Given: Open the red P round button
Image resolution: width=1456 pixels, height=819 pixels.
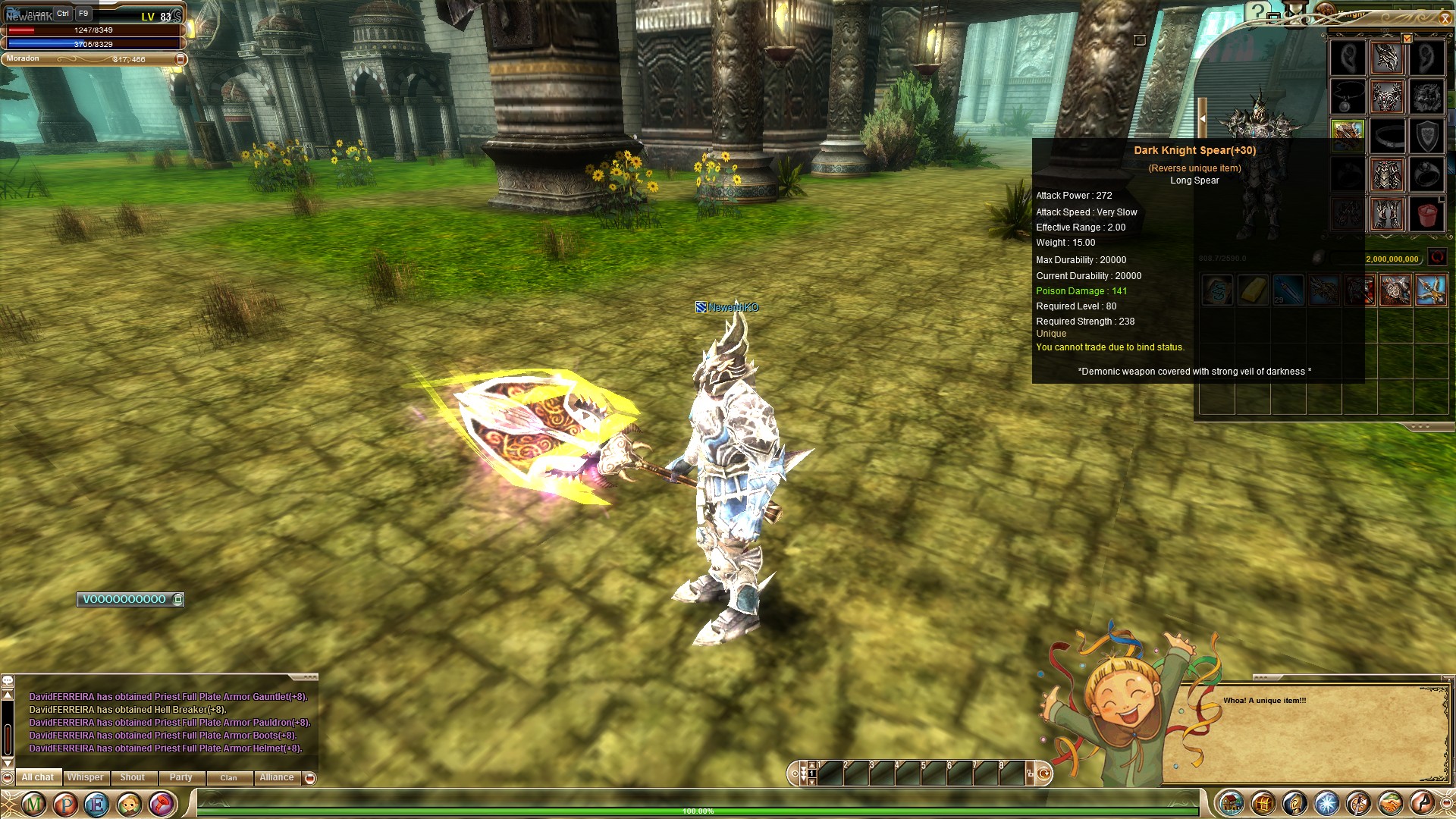Looking at the screenshot, I should [65, 804].
